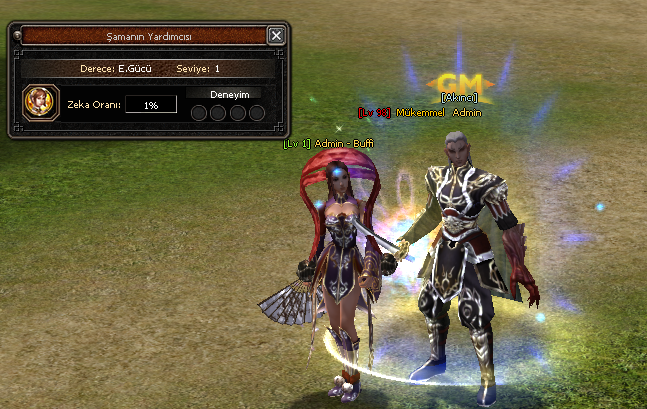This screenshot has width=647, height=409.
Task: Click the shaman helper portrait icon
Action: point(39,103)
